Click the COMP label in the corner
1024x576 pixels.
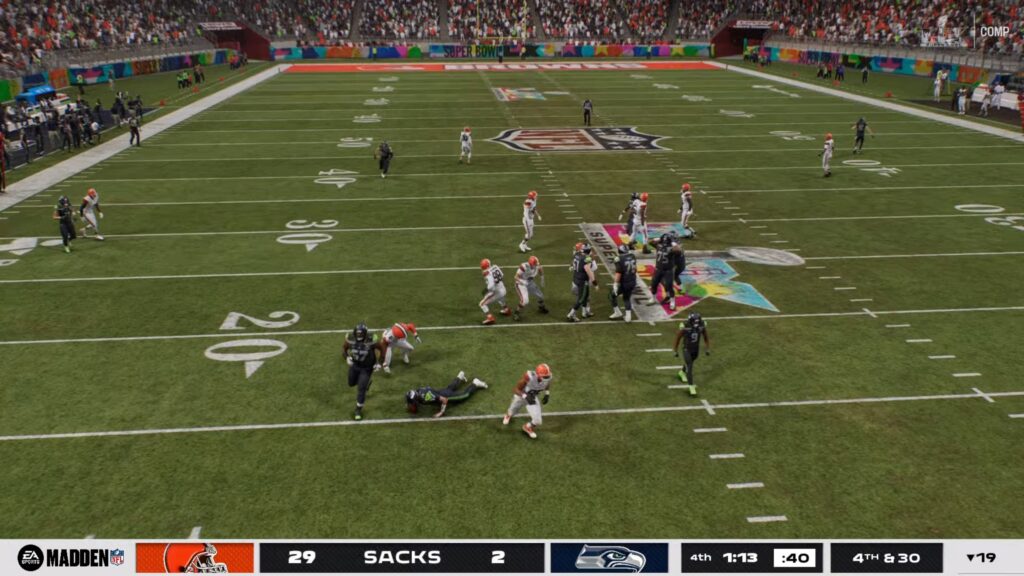[x=993, y=31]
